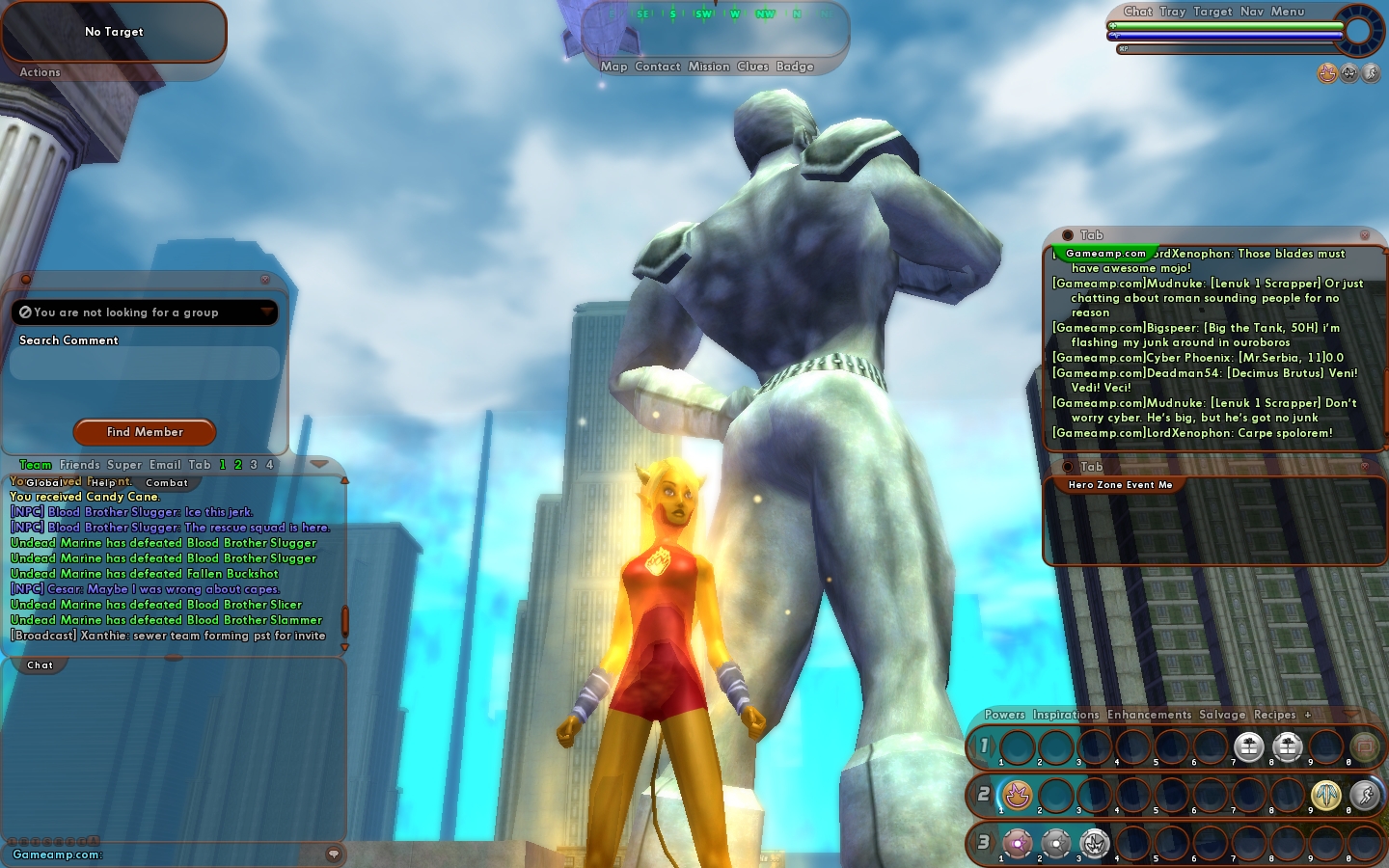Activate the running figure sprint power in tray 2
The height and width of the screenshot is (868, 1389).
(x=1365, y=796)
